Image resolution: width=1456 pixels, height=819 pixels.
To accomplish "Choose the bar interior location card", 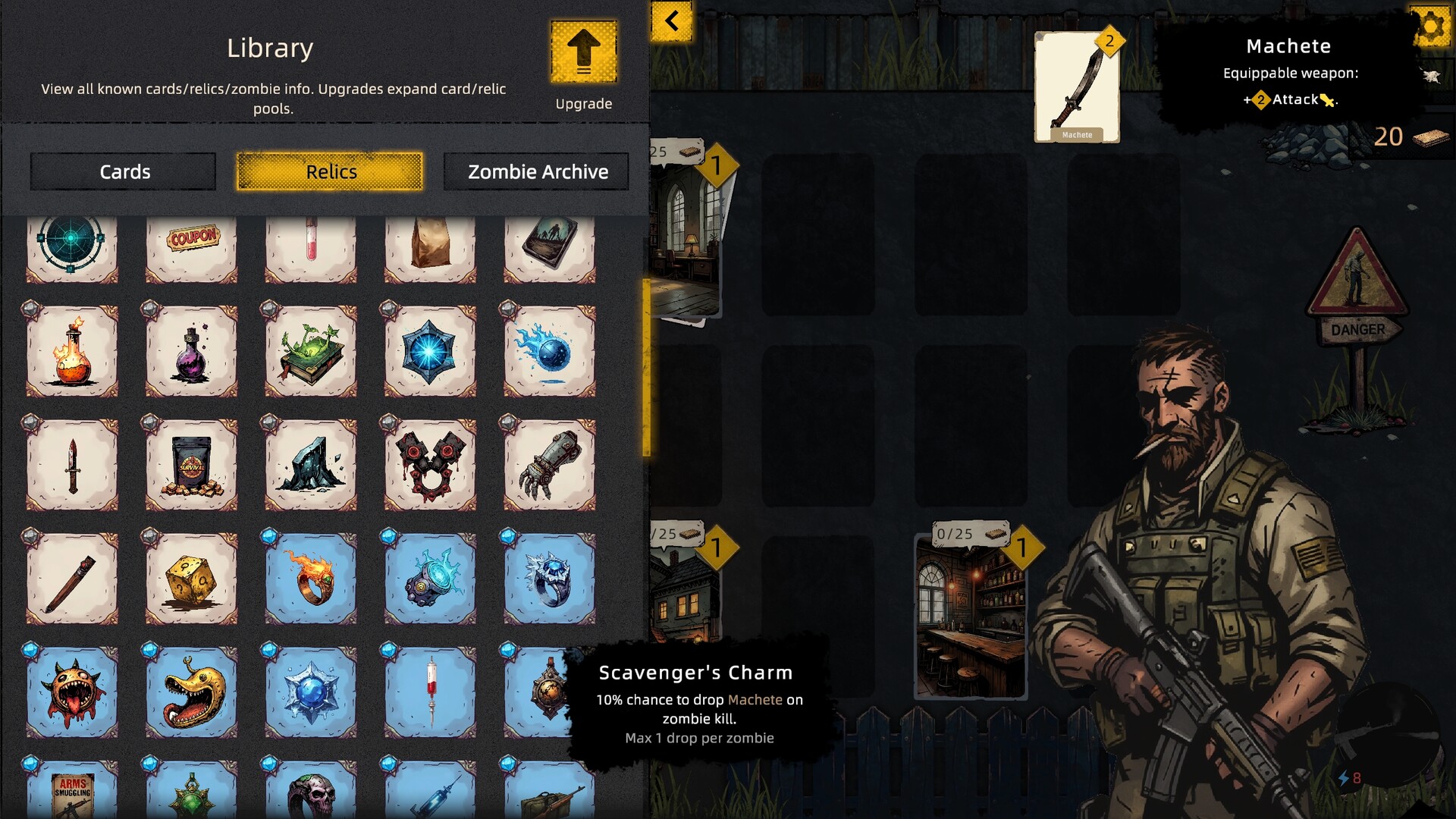I will click(971, 616).
